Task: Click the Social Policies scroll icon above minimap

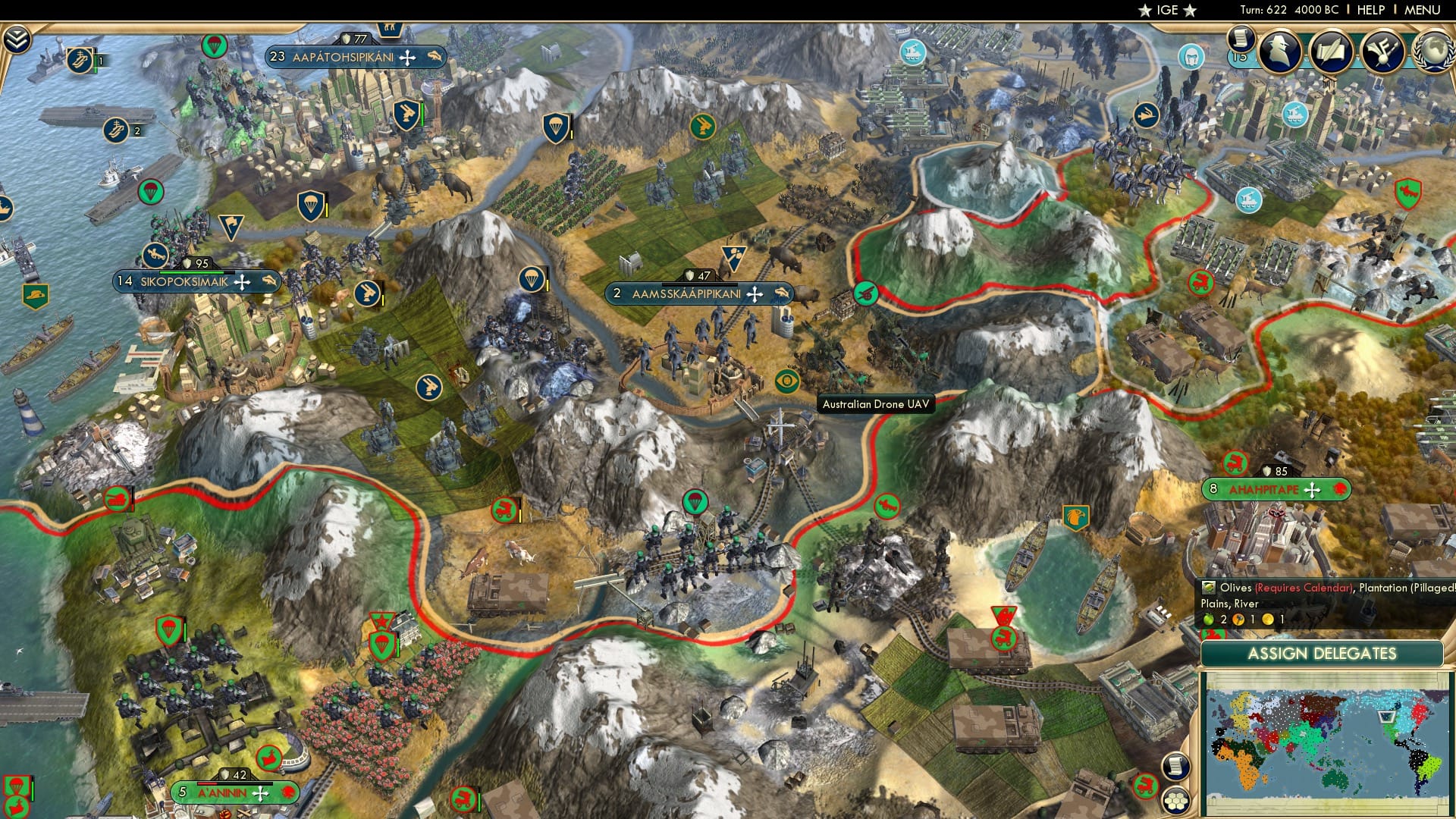Action: pyautogui.click(x=1175, y=765)
